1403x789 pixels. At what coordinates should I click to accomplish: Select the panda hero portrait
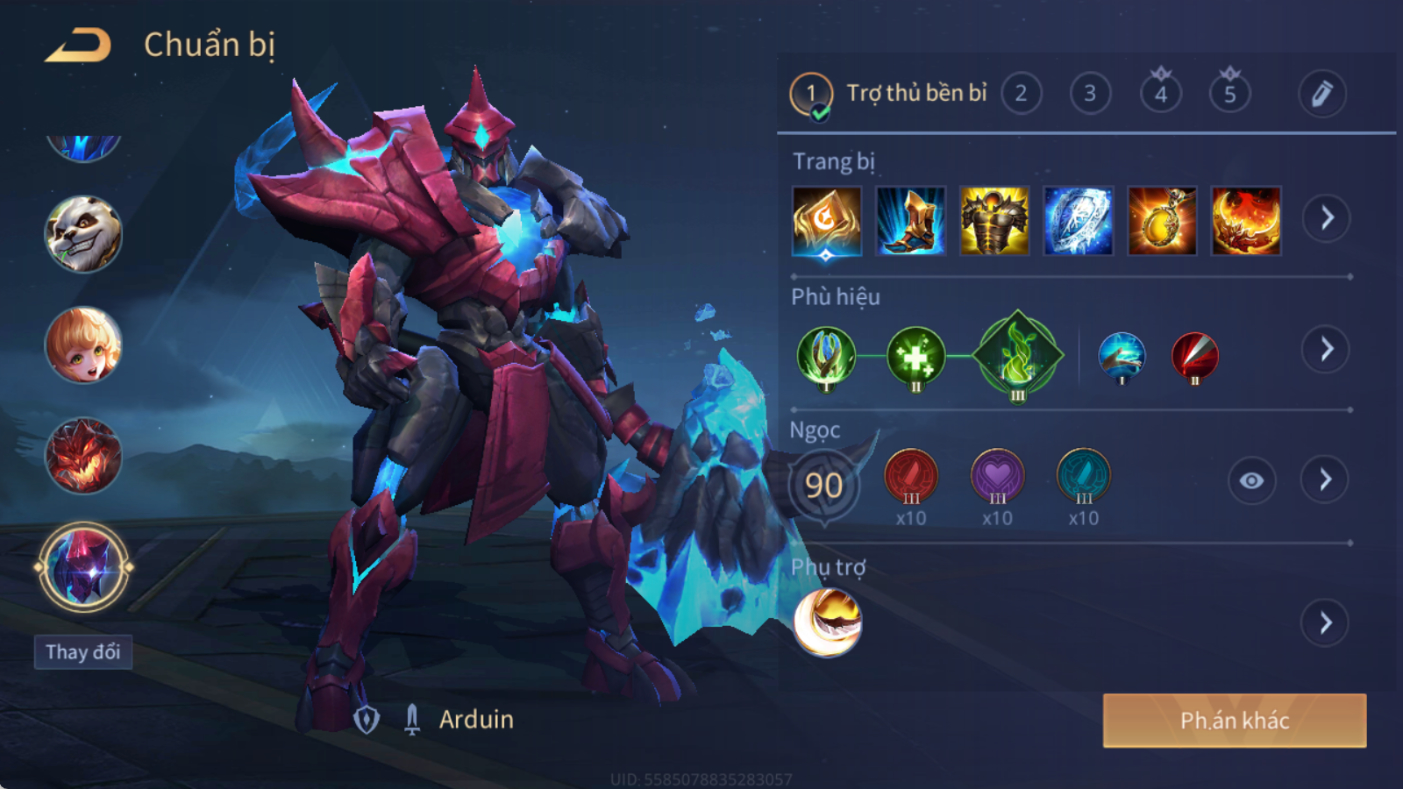83,234
